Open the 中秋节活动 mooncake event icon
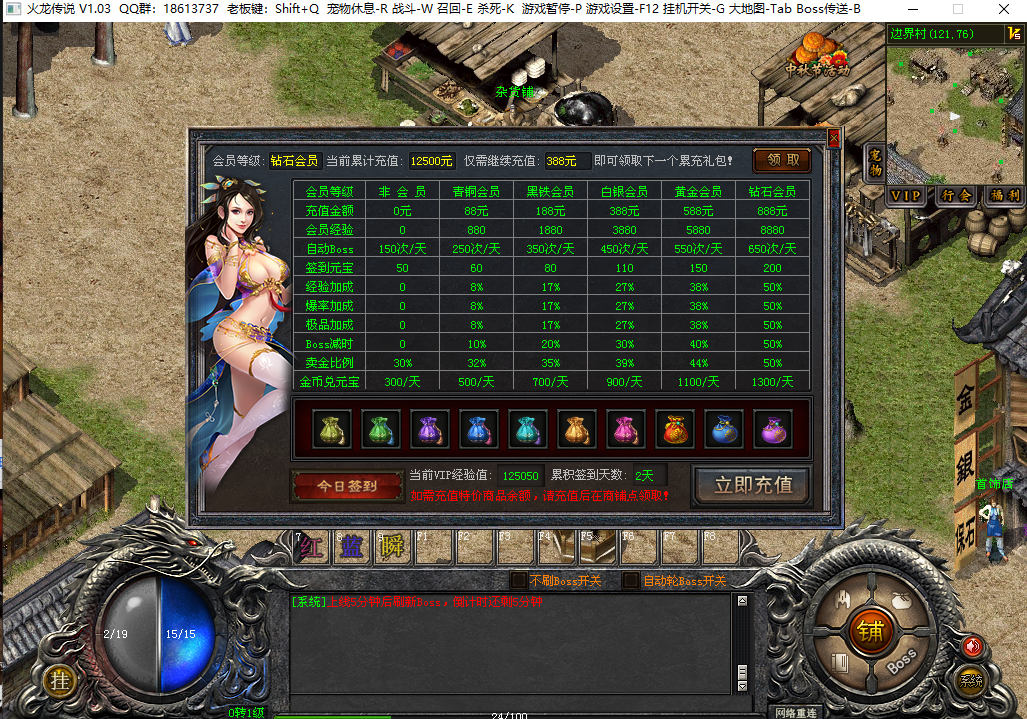 [818, 56]
